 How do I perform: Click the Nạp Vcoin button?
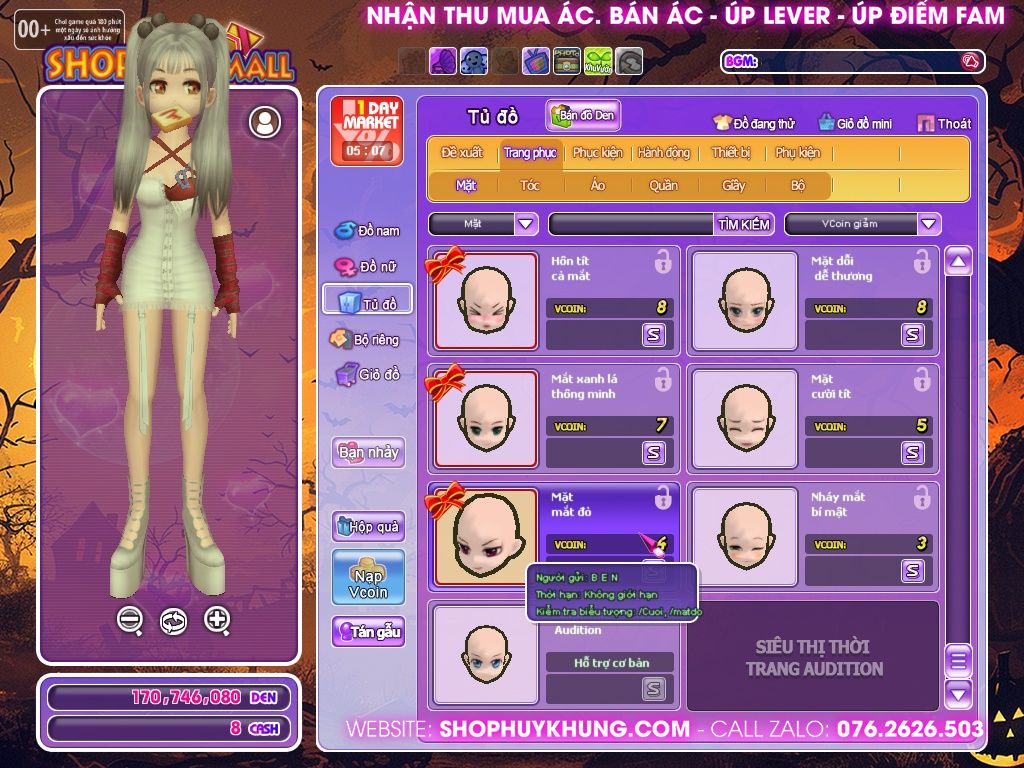click(368, 577)
